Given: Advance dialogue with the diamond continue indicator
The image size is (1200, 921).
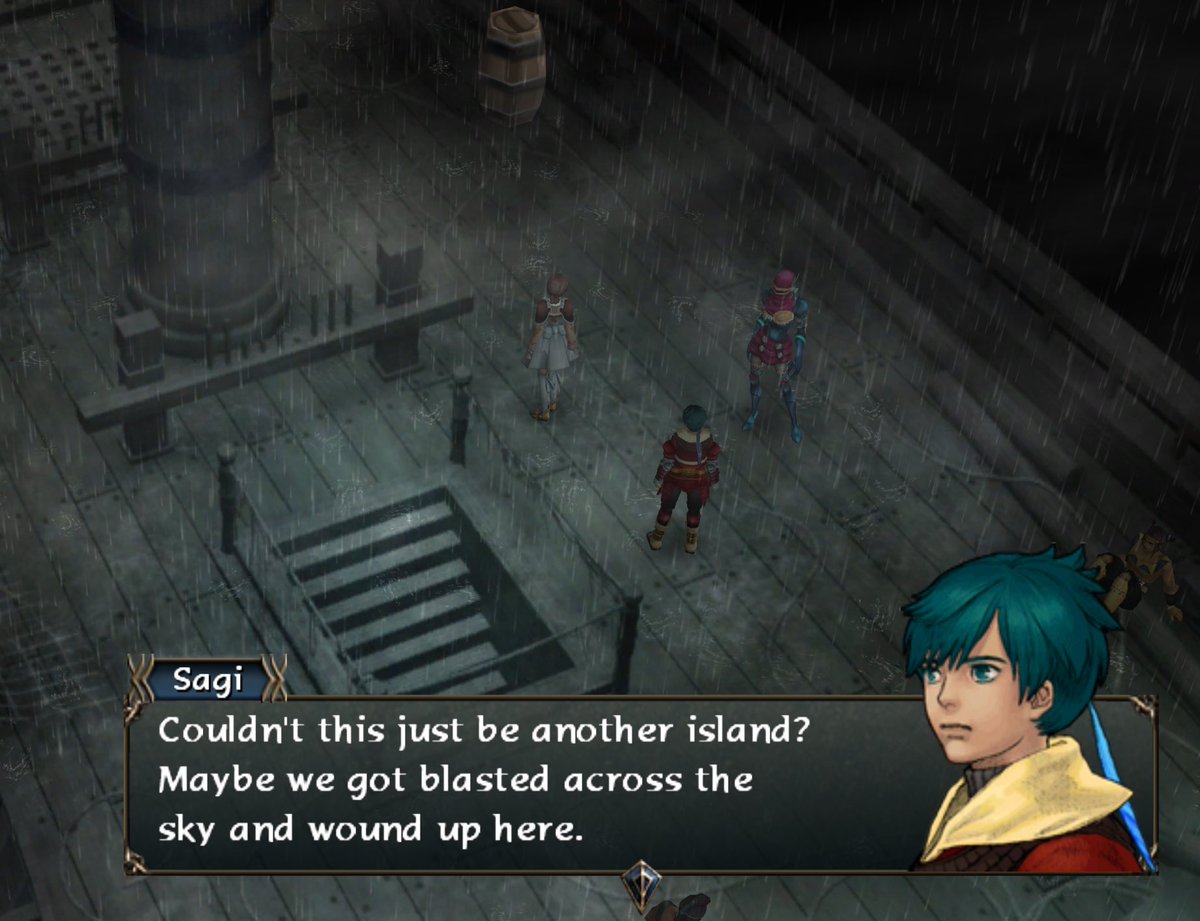Looking at the screenshot, I should pos(640,882).
